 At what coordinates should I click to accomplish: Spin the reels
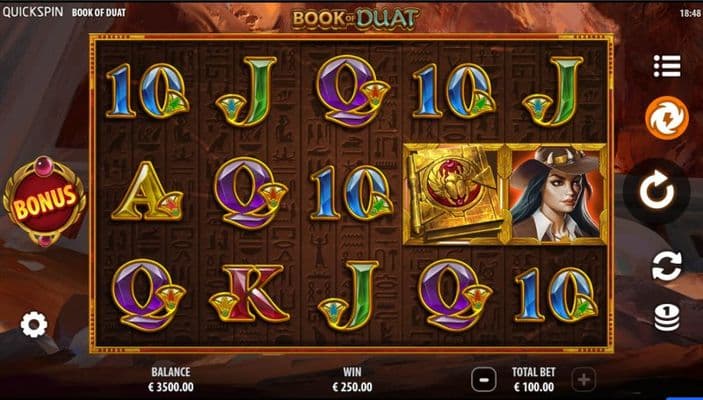(x=657, y=190)
